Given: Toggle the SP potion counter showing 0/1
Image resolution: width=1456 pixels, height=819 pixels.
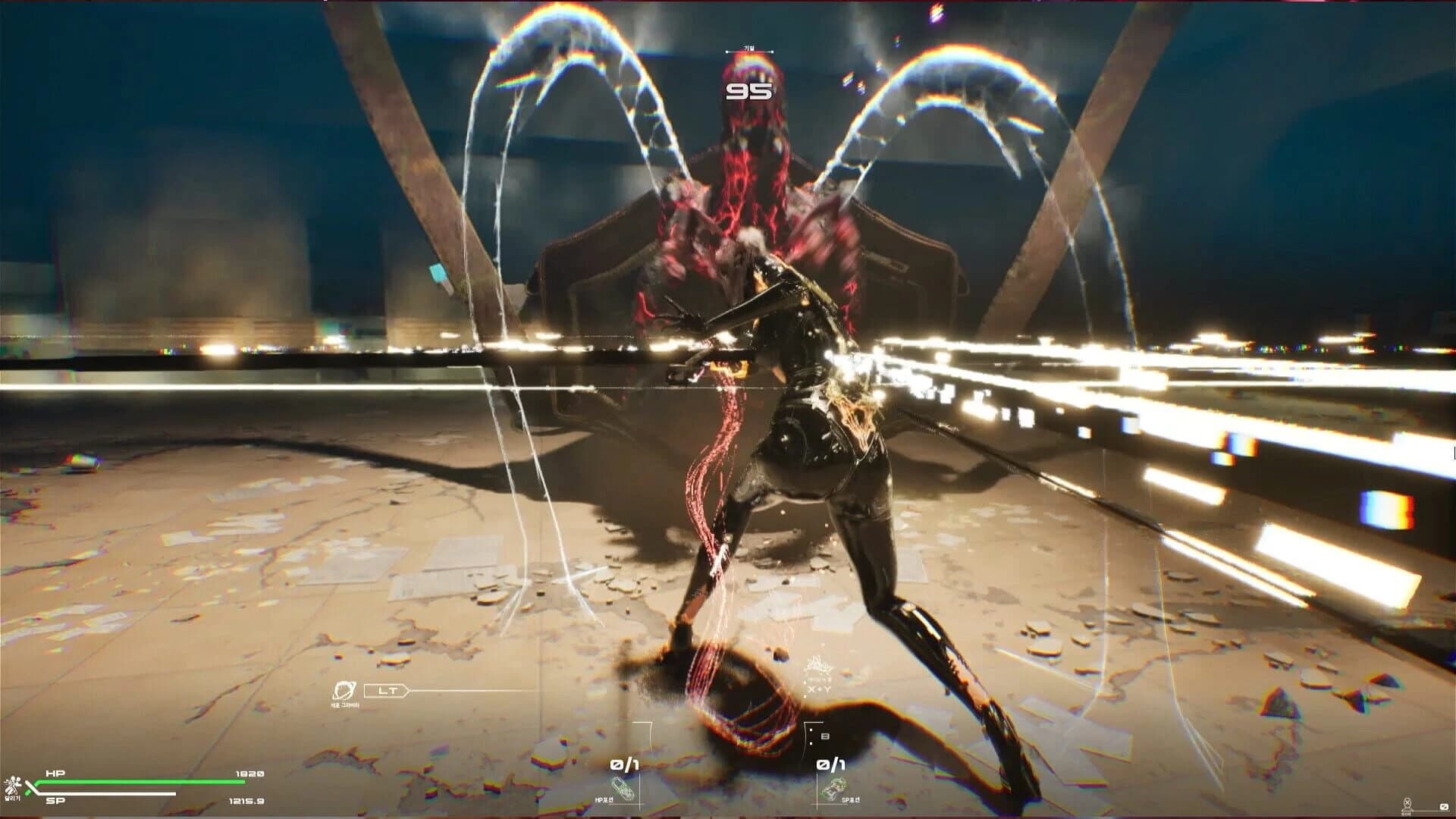Looking at the screenshot, I should tap(831, 764).
